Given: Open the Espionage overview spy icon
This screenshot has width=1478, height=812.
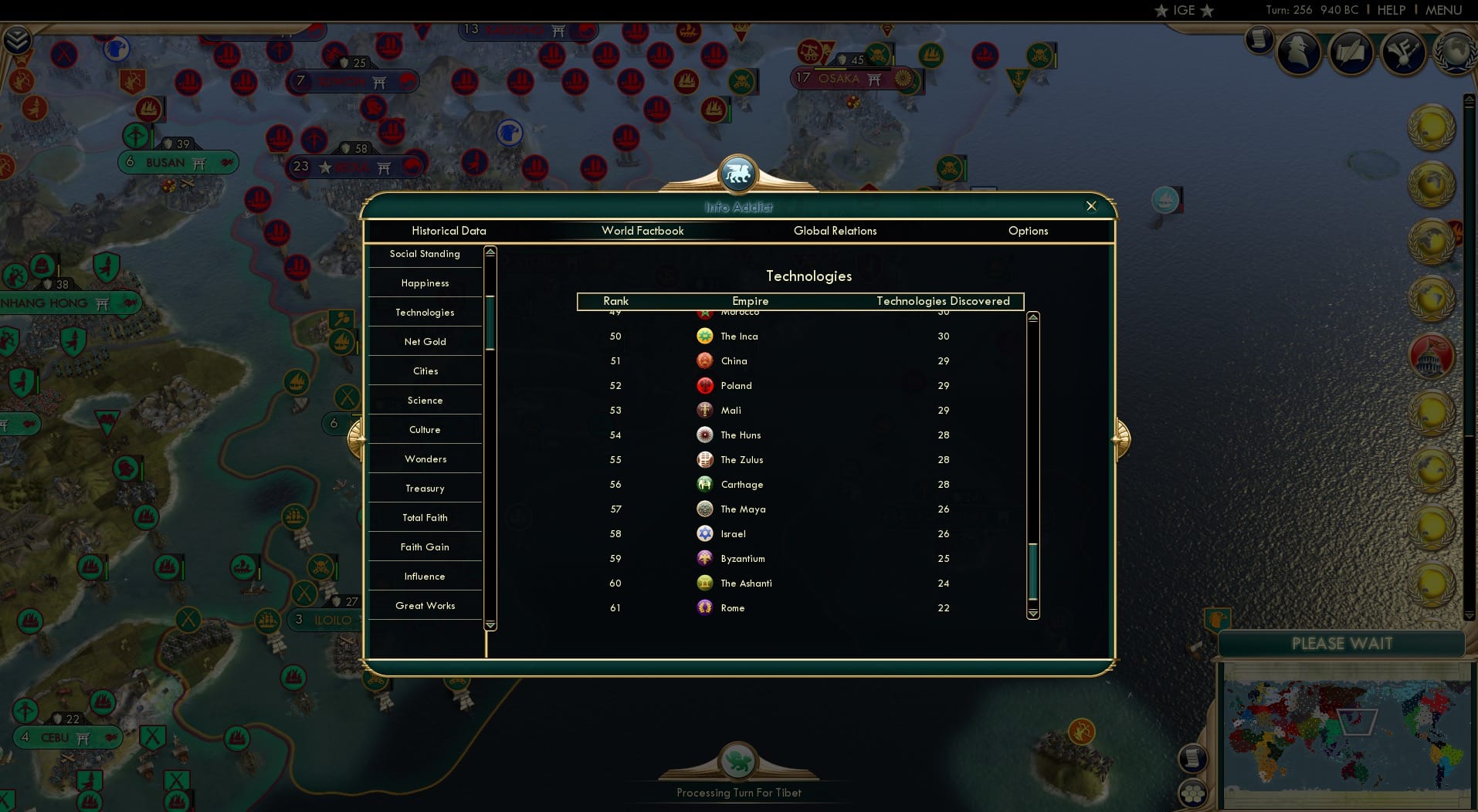Looking at the screenshot, I should pyautogui.click(x=1299, y=52).
